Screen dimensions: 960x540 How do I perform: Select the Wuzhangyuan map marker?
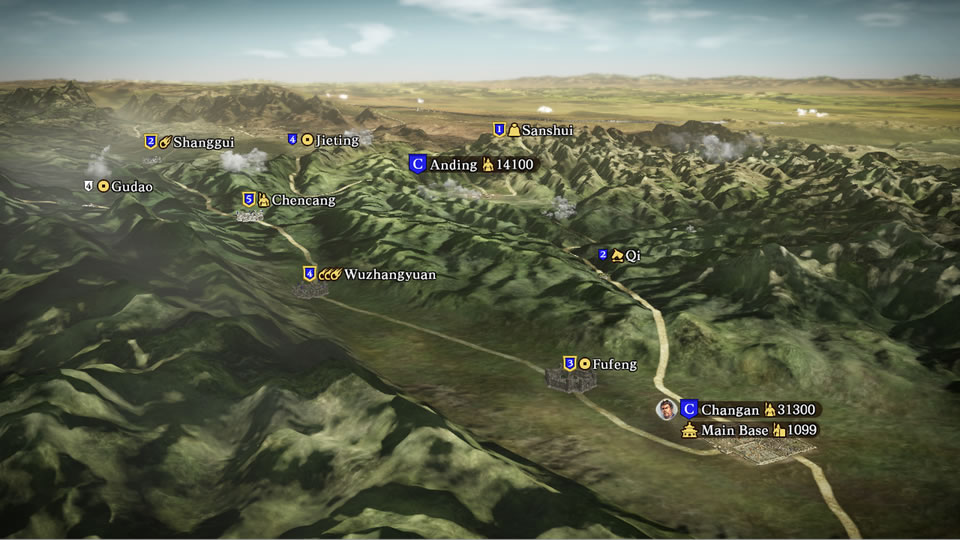click(x=371, y=274)
